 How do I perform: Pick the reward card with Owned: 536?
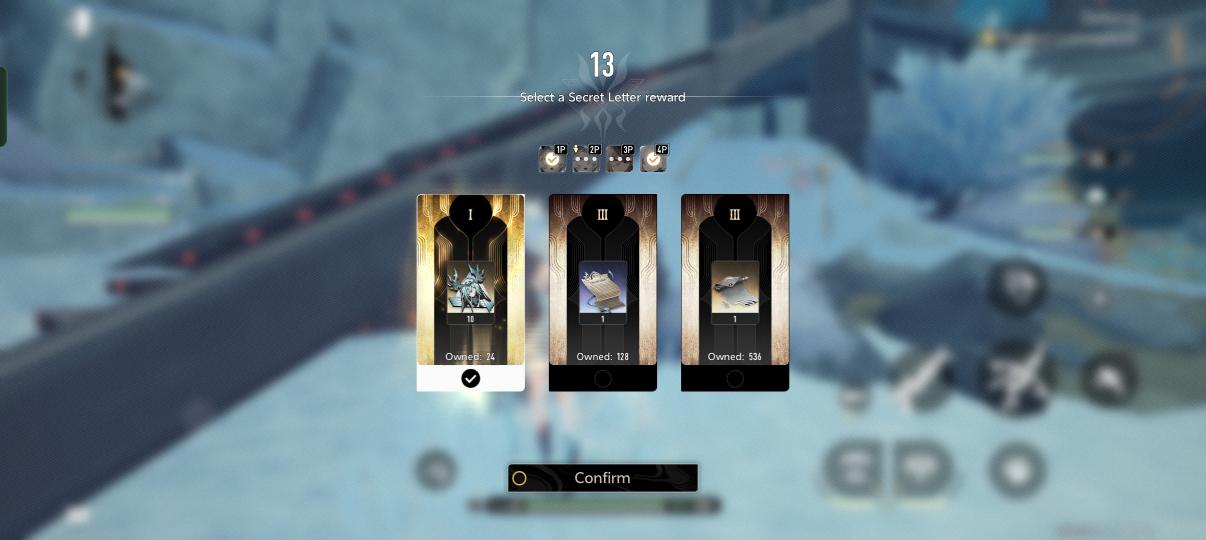(734, 292)
